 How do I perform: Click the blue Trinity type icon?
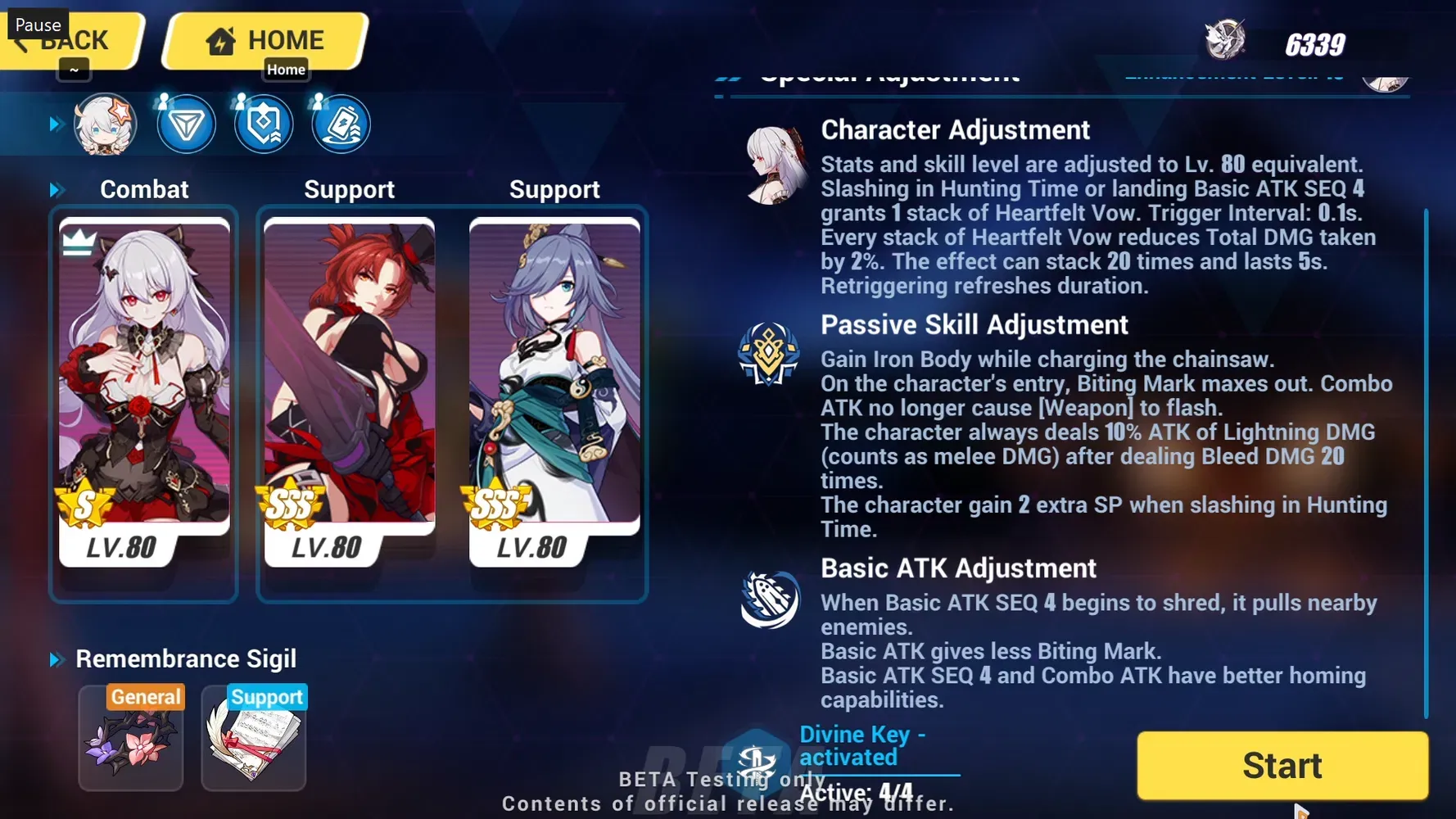[187, 124]
